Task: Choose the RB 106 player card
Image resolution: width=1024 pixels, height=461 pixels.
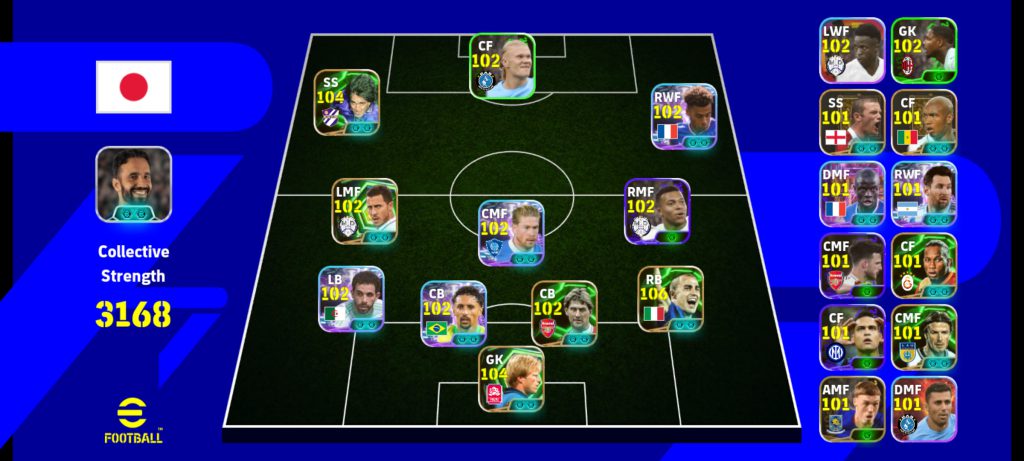Action: click(670, 299)
